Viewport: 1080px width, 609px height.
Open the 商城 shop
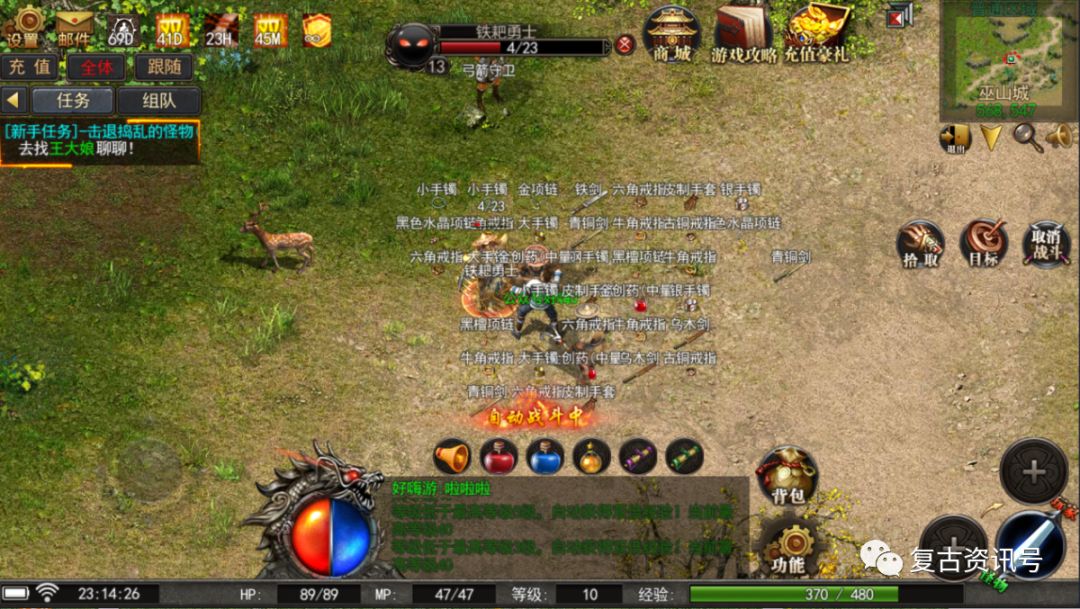point(672,35)
